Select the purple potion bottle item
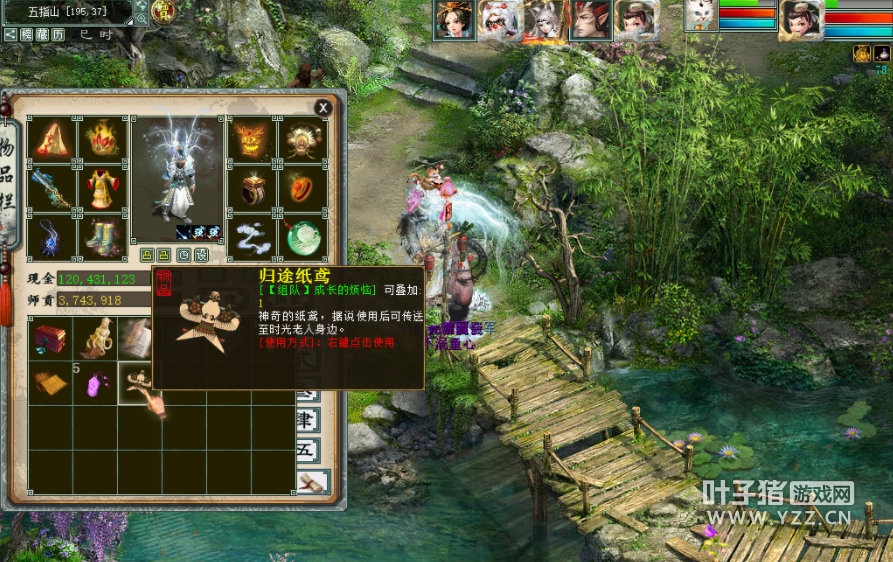 tap(96, 381)
